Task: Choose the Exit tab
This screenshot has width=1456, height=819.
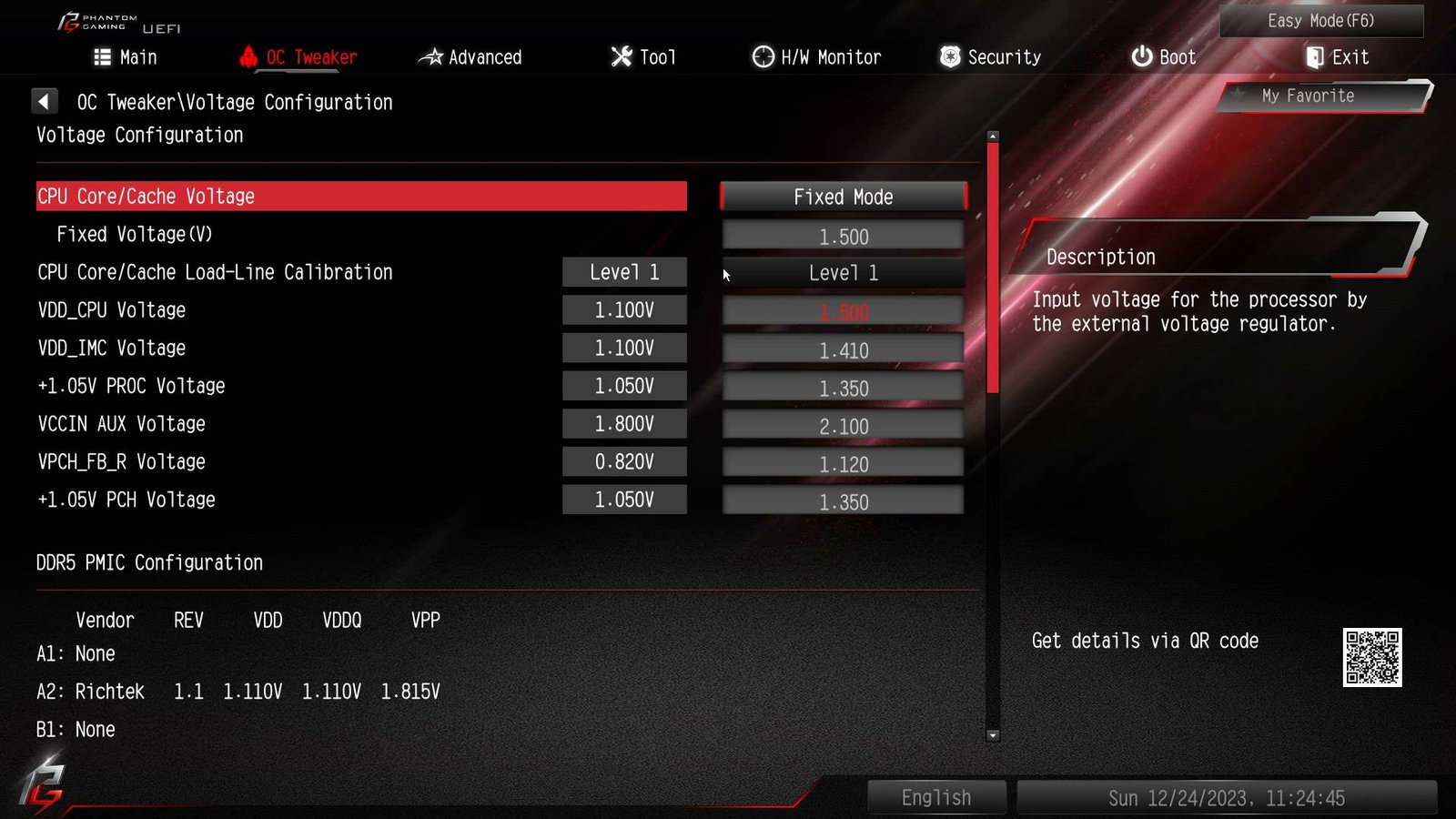Action: (1338, 57)
